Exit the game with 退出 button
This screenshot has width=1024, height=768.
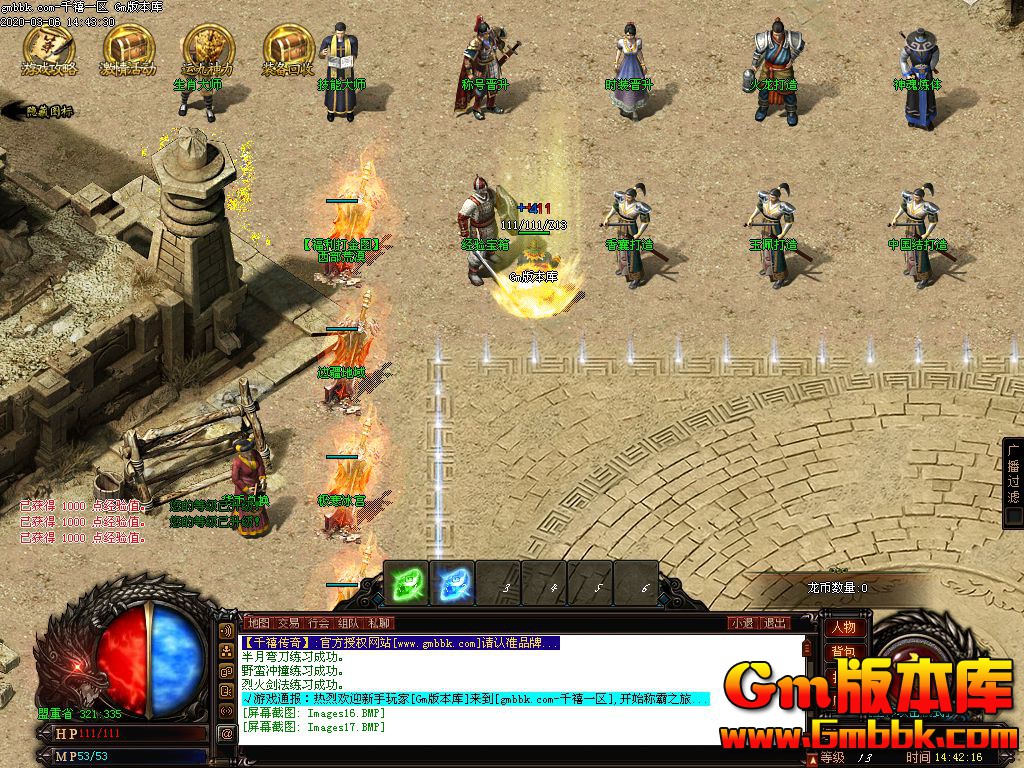[774, 623]
